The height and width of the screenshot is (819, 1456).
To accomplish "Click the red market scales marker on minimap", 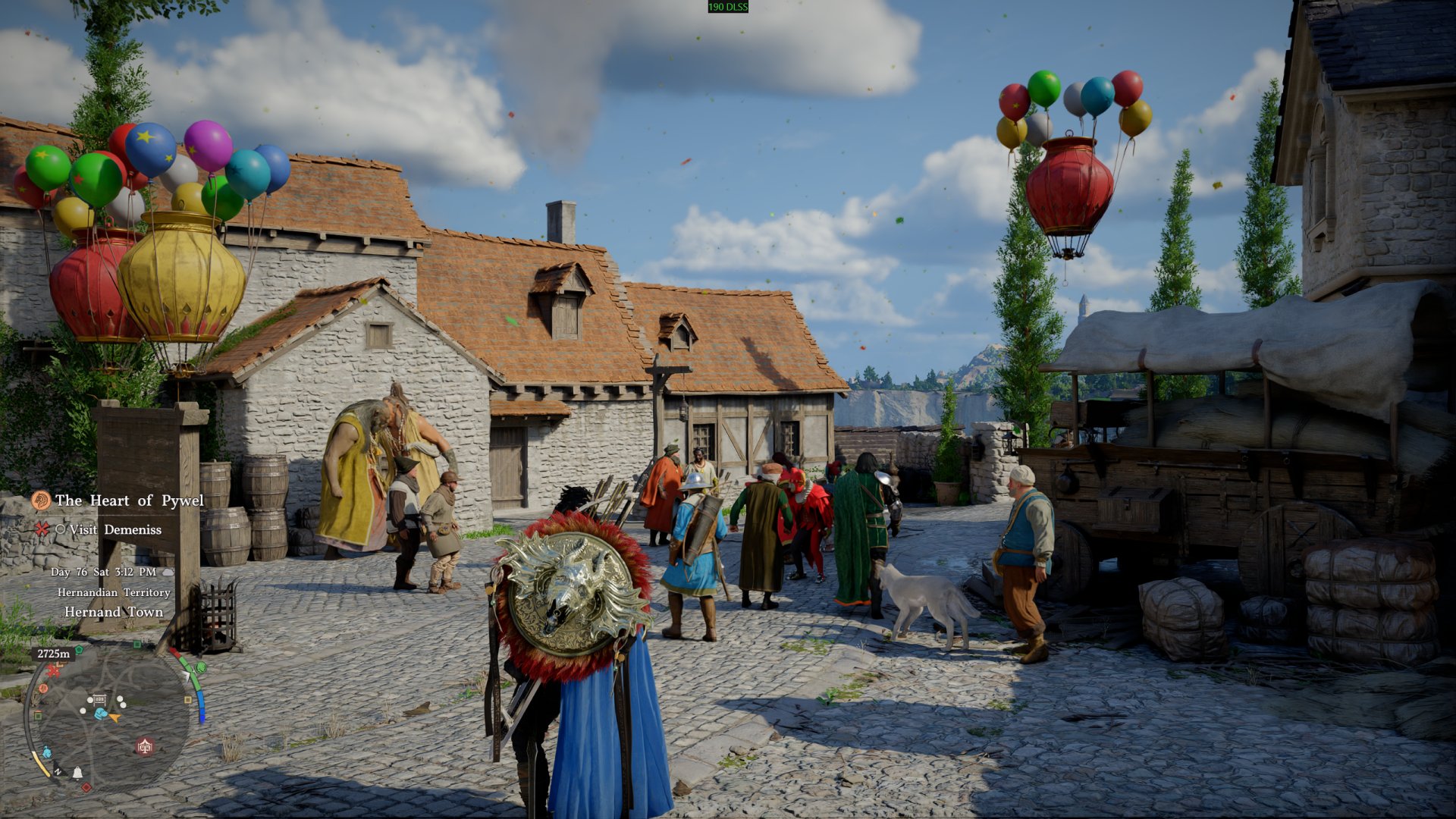I will pyautogui.click(x=145, y=747).
